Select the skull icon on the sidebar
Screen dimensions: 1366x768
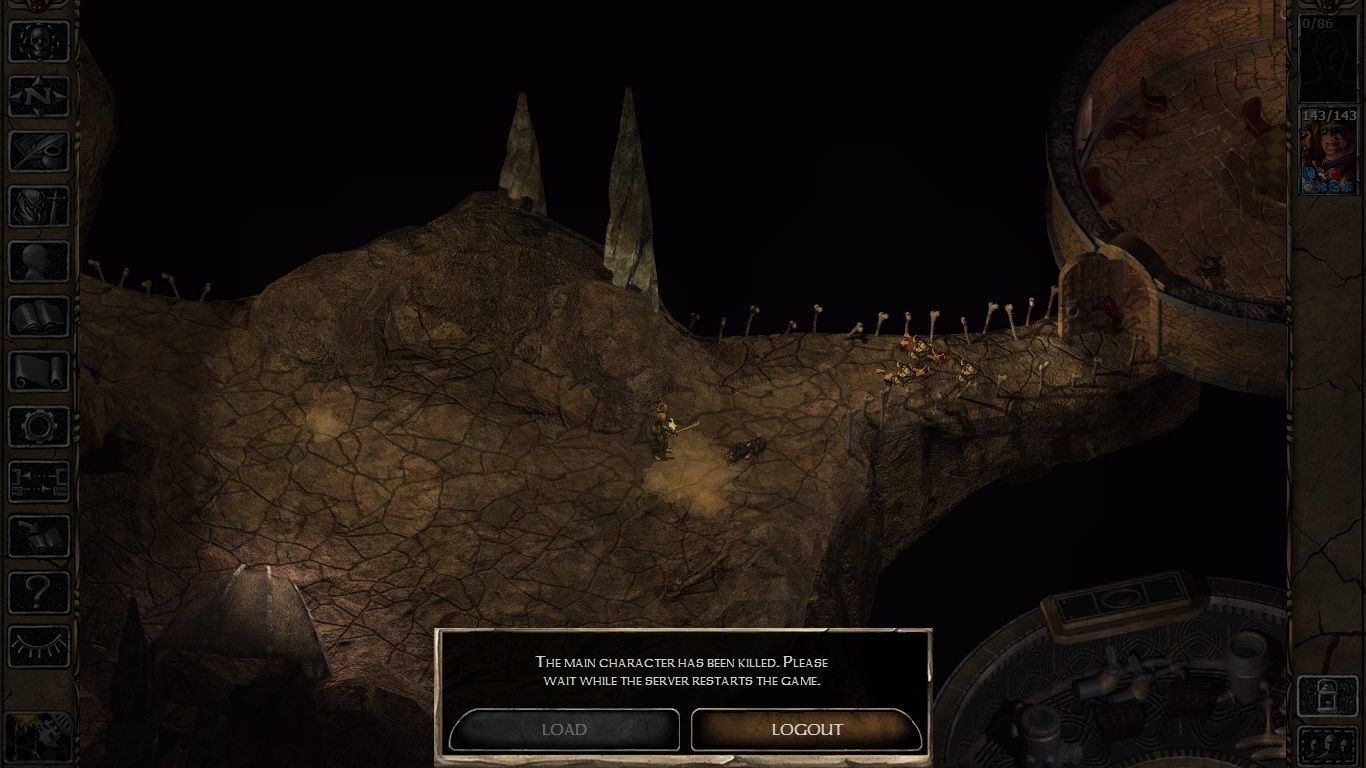(x=39, y=41)
